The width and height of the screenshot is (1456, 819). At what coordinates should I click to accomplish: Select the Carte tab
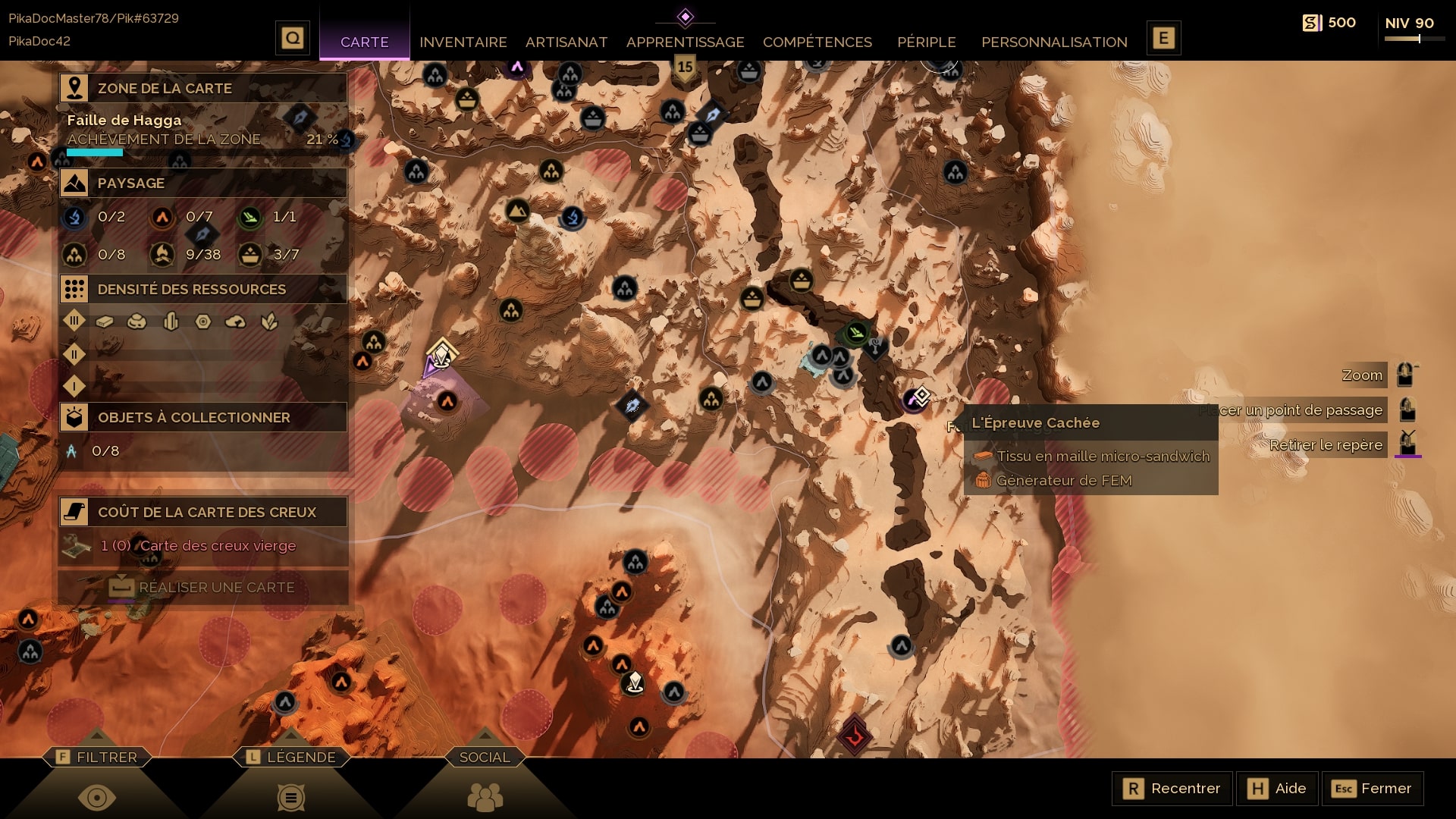pos(364,42)
